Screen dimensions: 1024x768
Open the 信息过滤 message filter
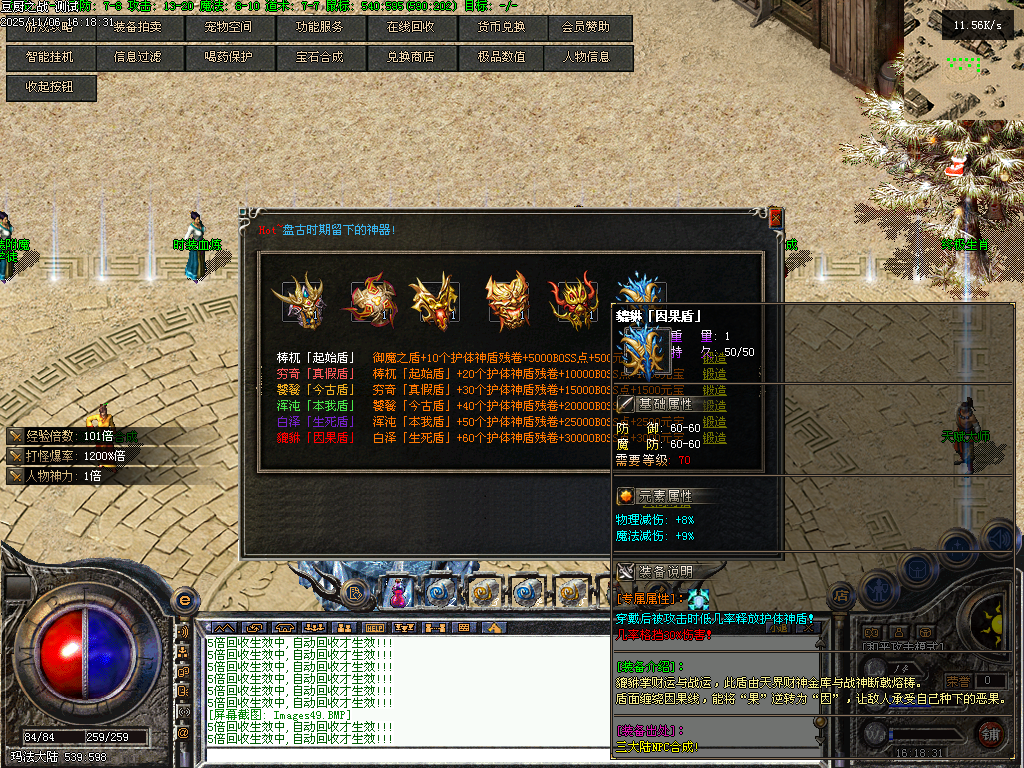pos(138,57)
